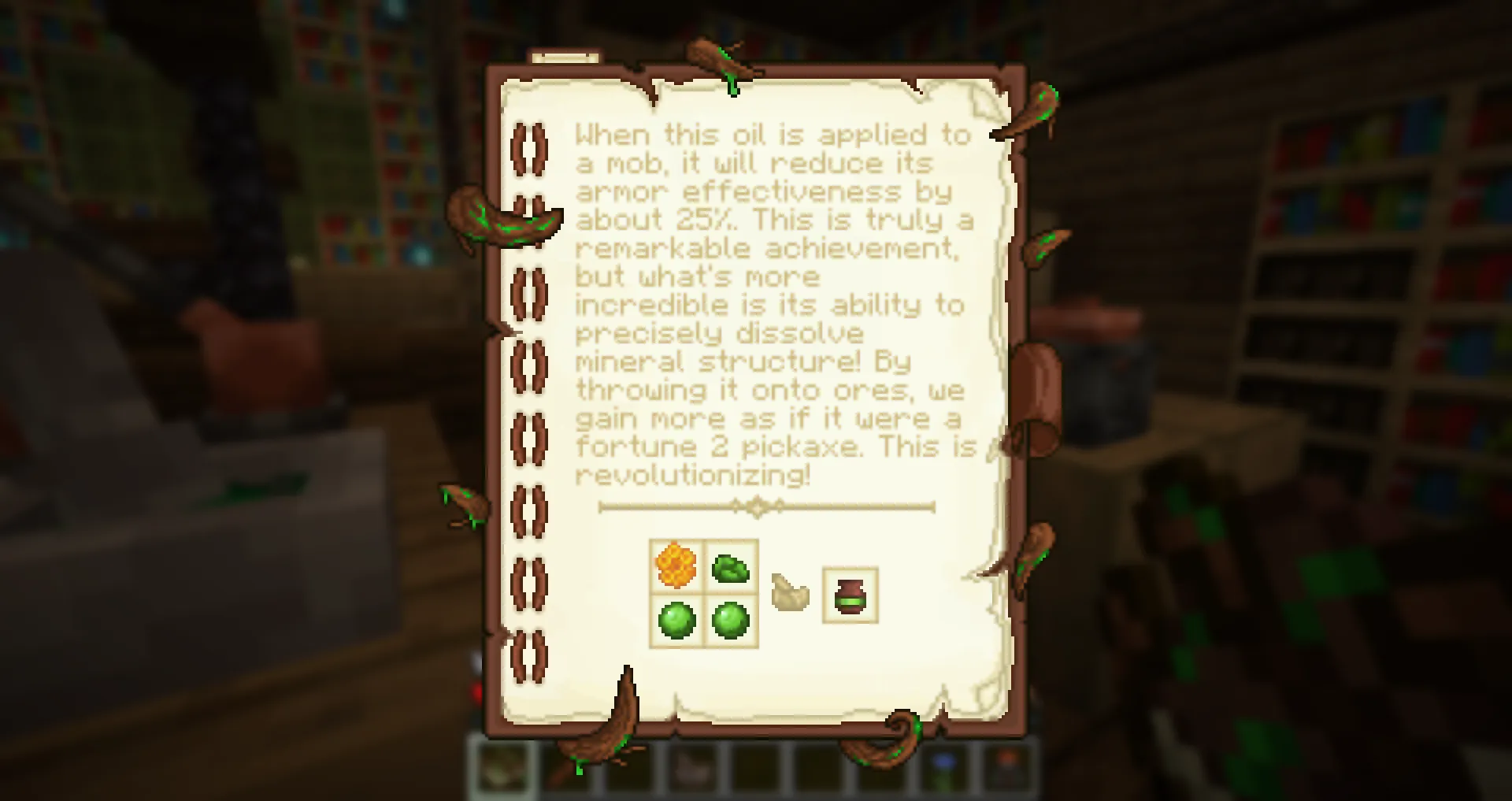Select the orange flower ingredient slot
The height and width of the screenshot is (801, 1512).
point(676,566)
